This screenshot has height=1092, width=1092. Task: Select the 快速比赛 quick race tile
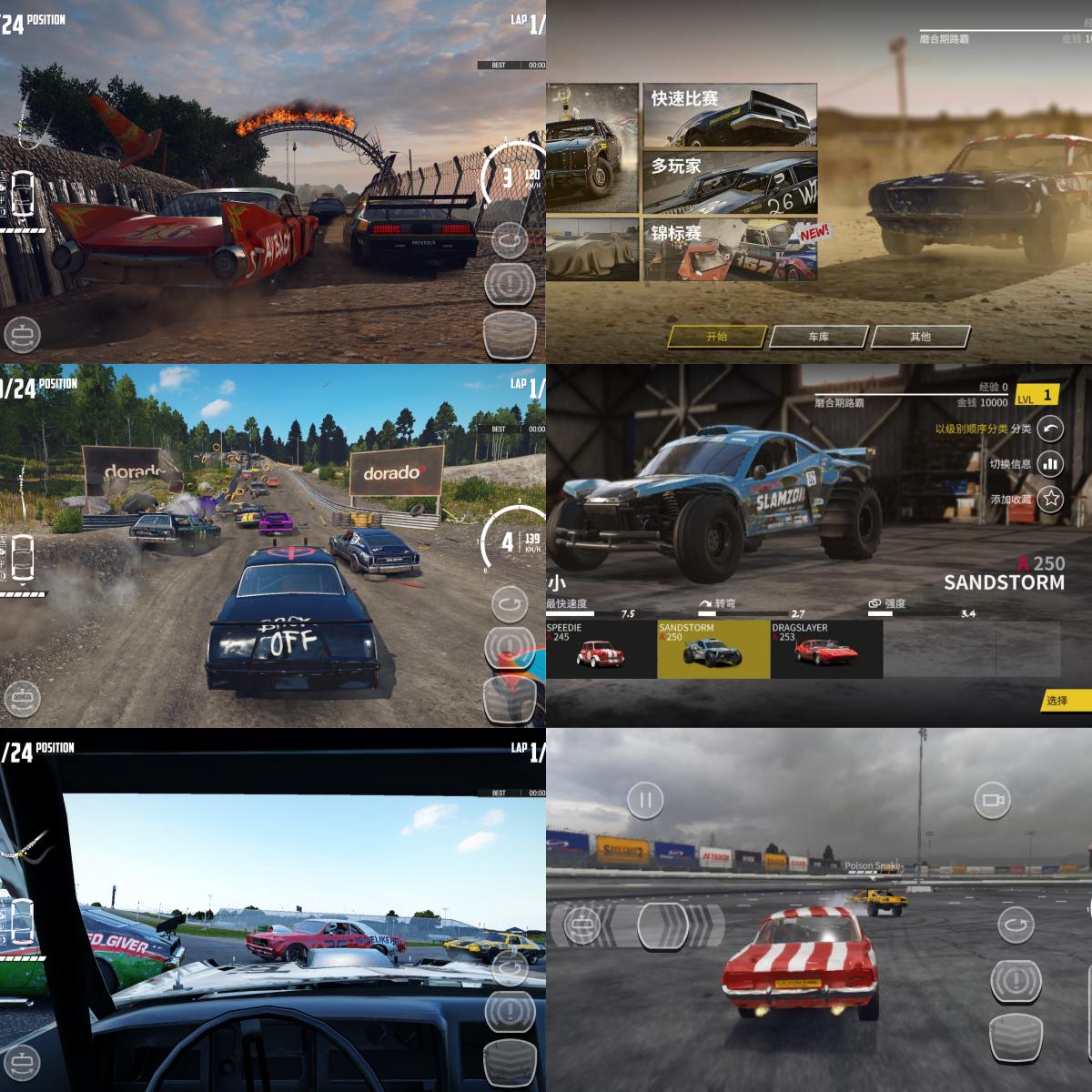tap(730, 116)
